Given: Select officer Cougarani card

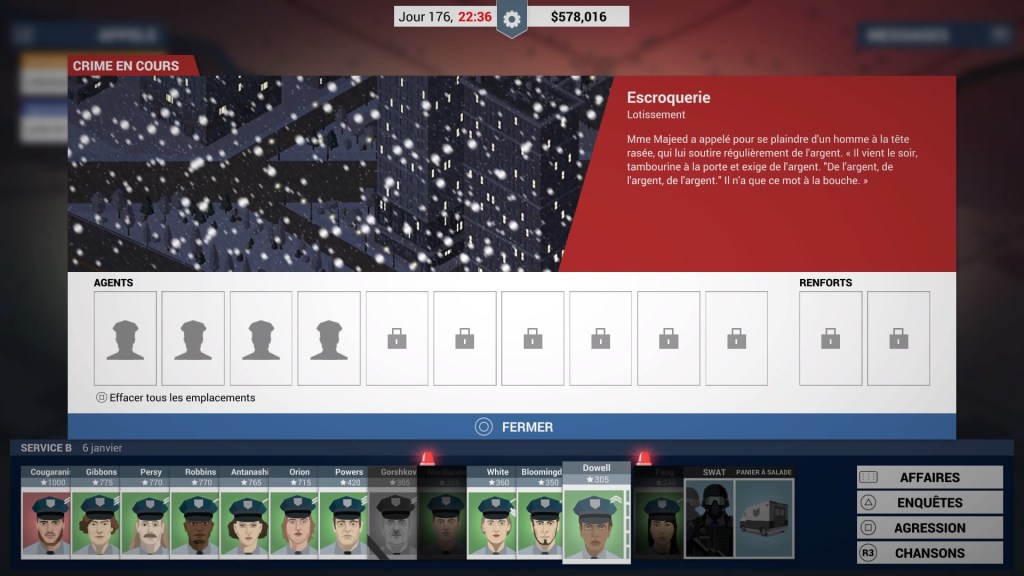Looking at the screenshot, I should (46, 511).
